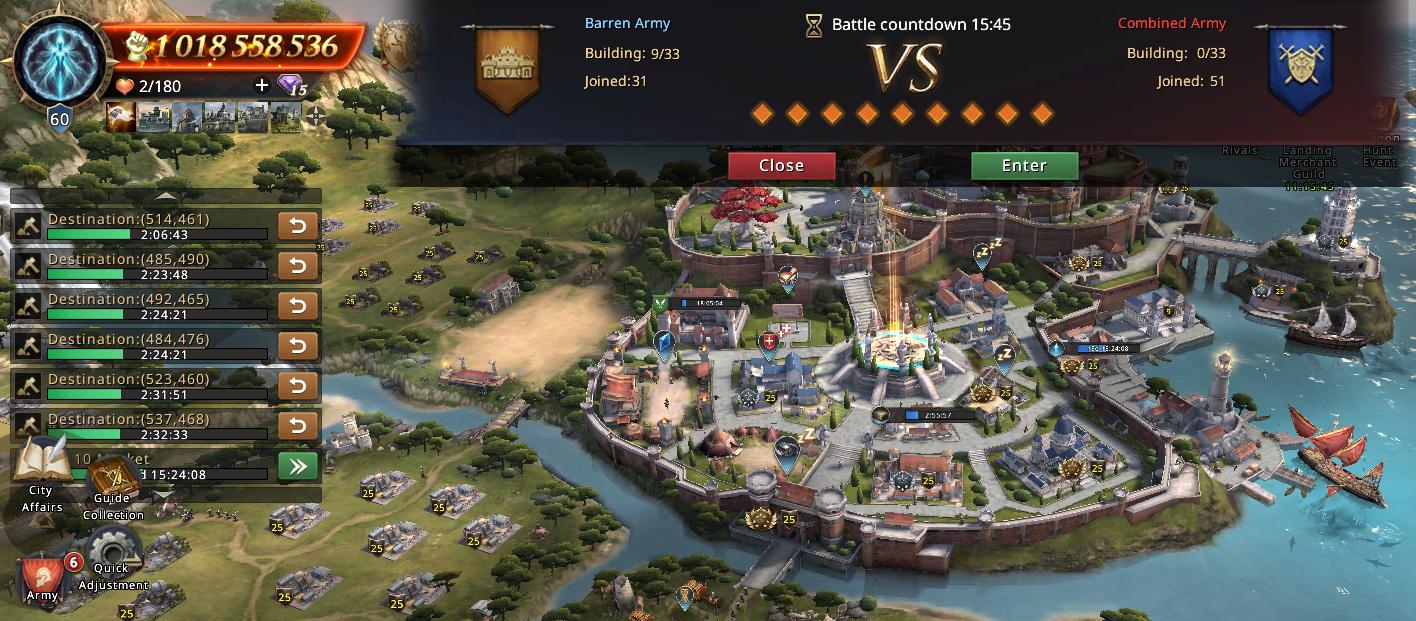
Task: Select the Barren Army banner
Action: 510,68
